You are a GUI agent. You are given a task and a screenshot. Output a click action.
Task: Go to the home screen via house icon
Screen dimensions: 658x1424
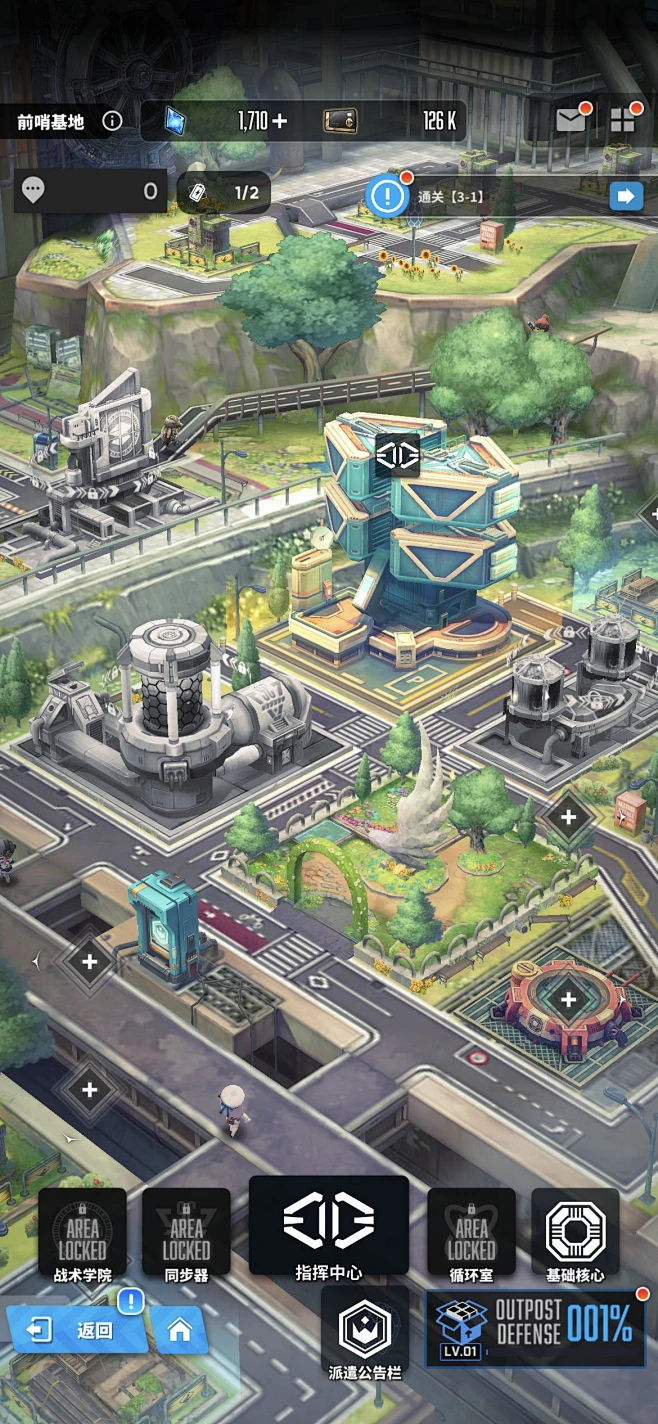180,1330
